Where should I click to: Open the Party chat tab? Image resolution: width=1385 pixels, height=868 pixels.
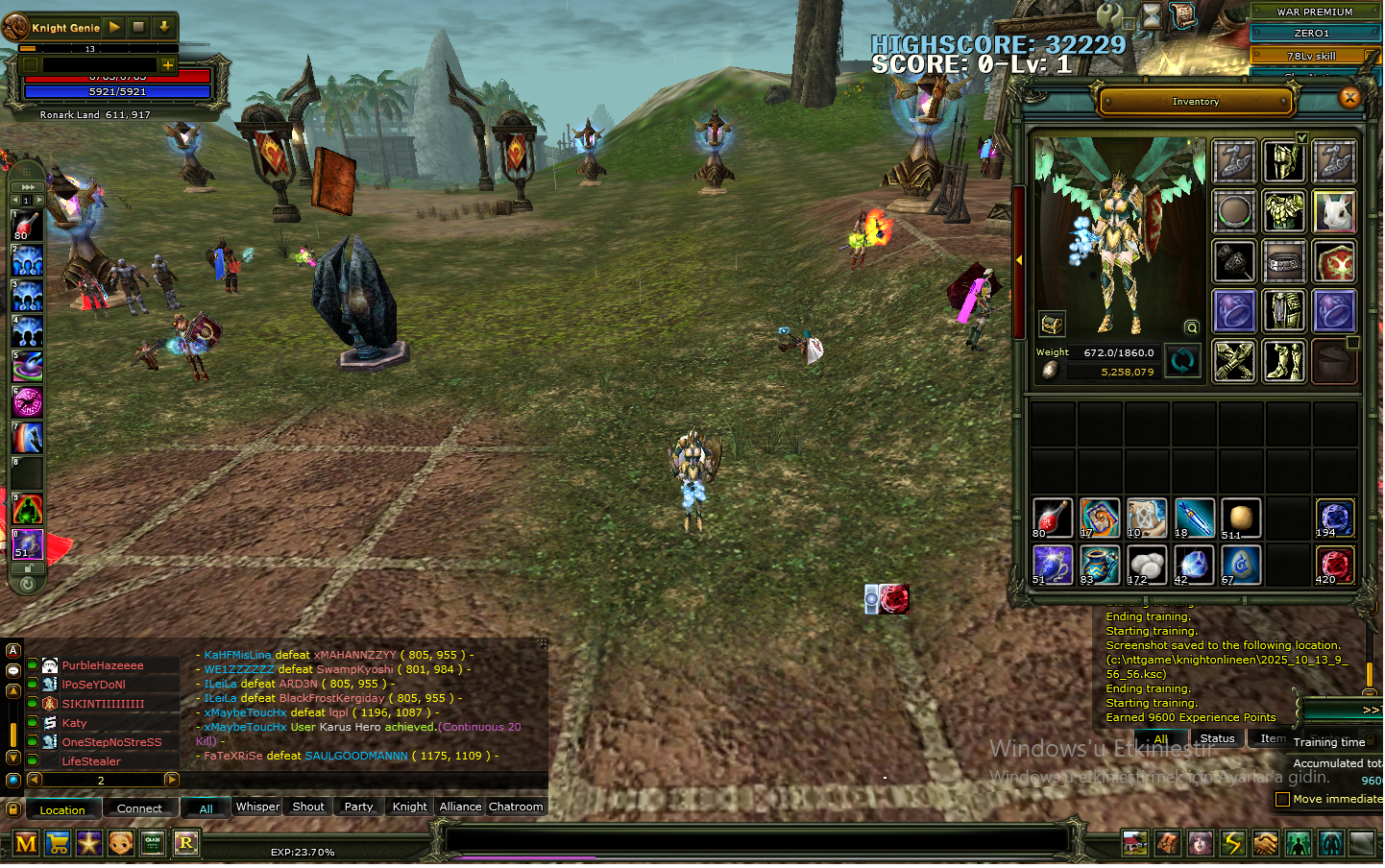pyautogui.click(x=358, y=808)
